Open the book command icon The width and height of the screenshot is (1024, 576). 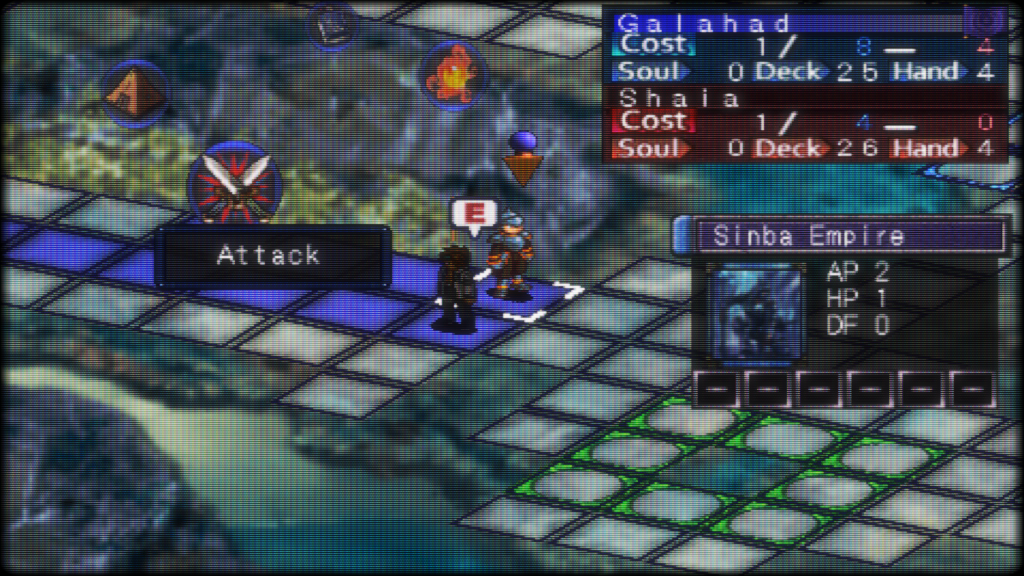tap(331, 26)
